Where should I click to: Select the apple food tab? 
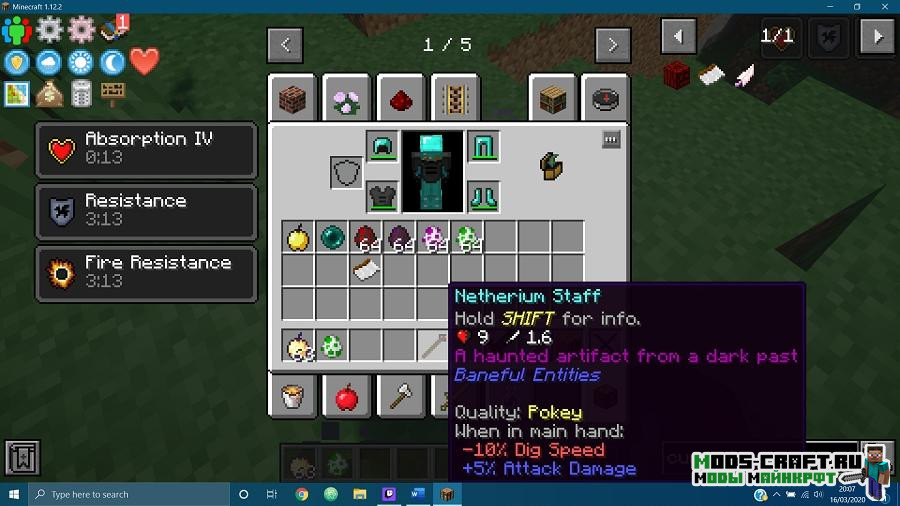coord(346,398)
